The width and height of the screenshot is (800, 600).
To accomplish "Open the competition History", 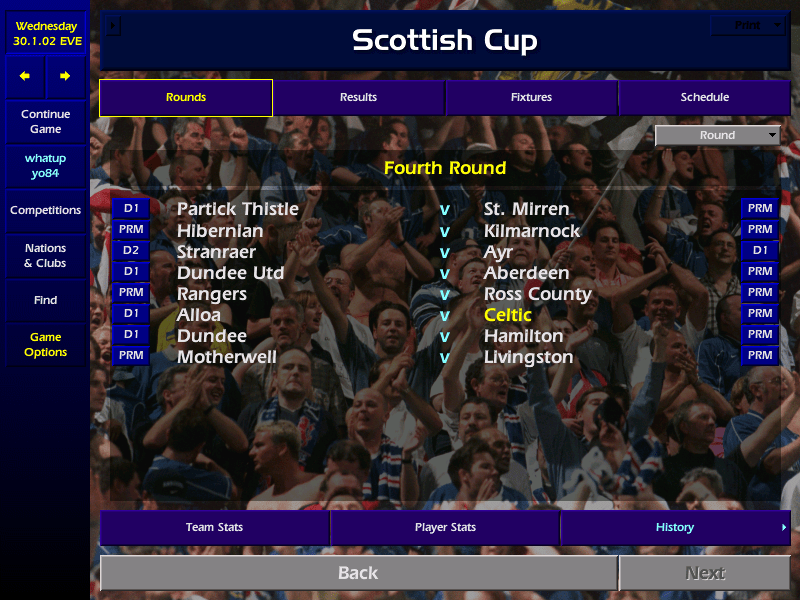I will [x=675, y=528].
